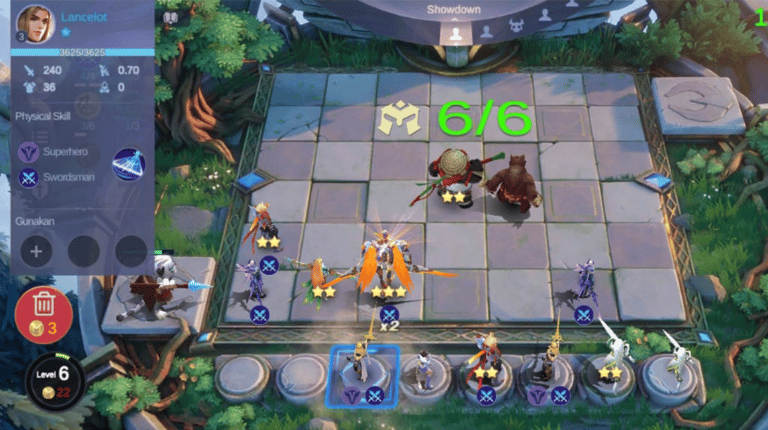
Task: View the Superhero synergy icon
Action: (x=28, y=151)
